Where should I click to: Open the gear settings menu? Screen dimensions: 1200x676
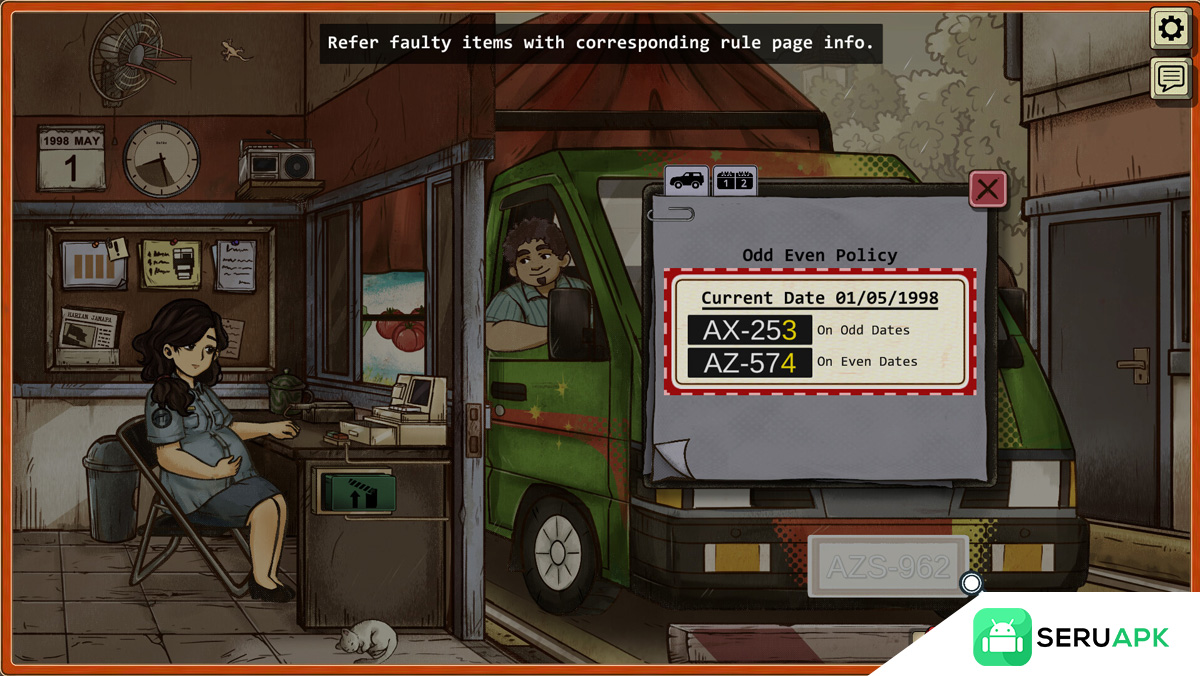pos(1170,29)
